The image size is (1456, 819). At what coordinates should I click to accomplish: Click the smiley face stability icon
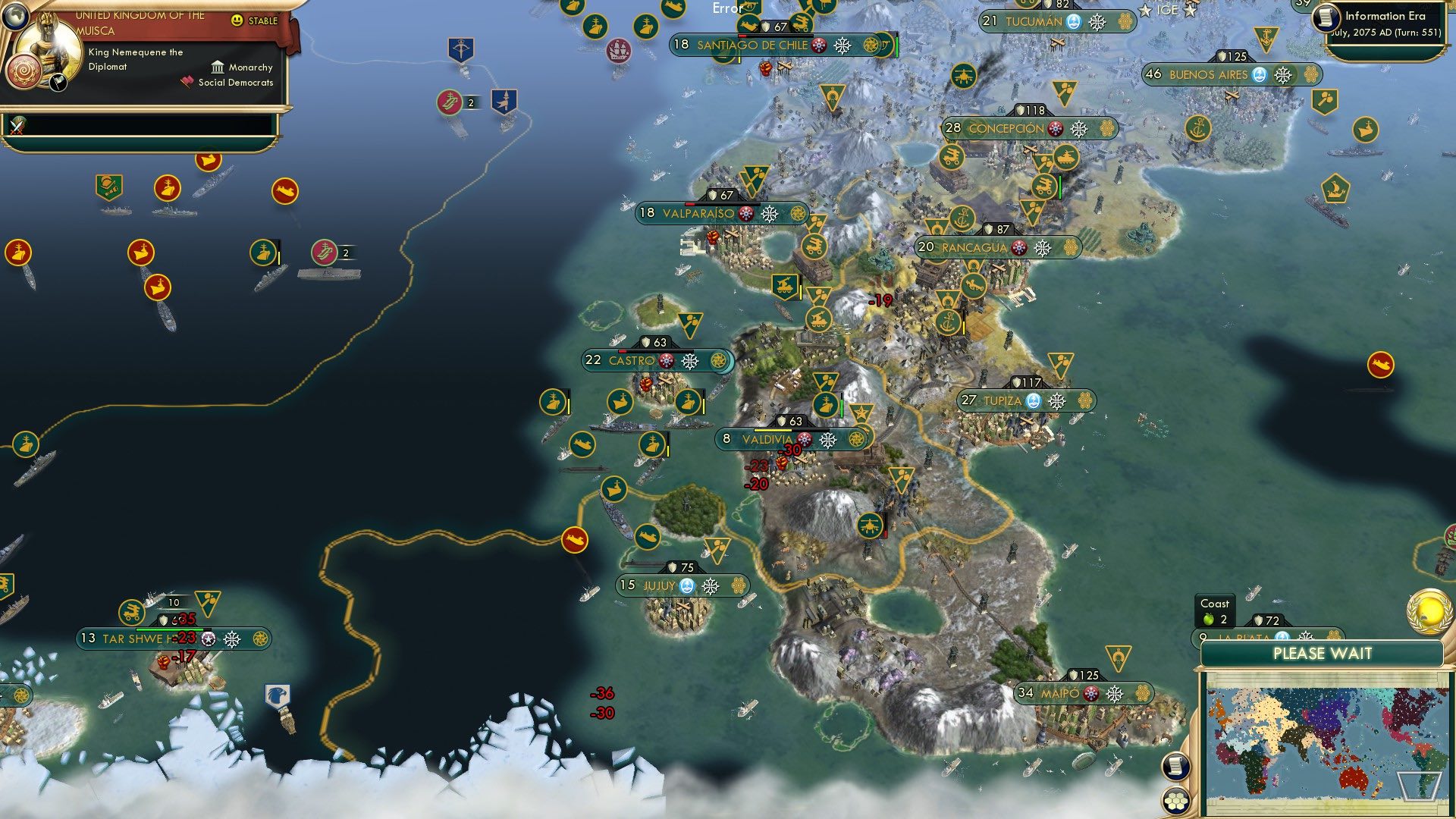tap(238, 20)
